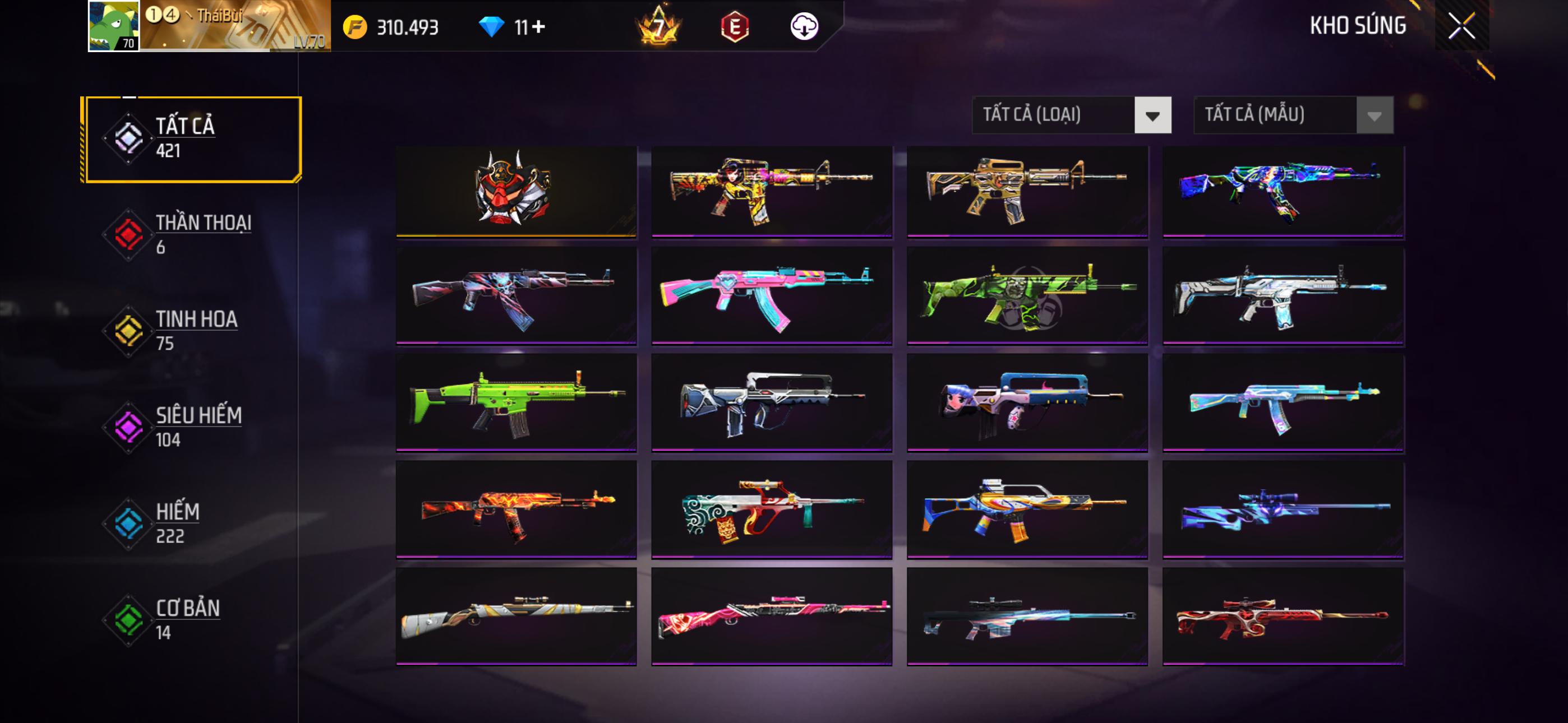Select the red dragon sniper skin
The height and width of the screenshot is (723, 1568).
point(1283,616)
